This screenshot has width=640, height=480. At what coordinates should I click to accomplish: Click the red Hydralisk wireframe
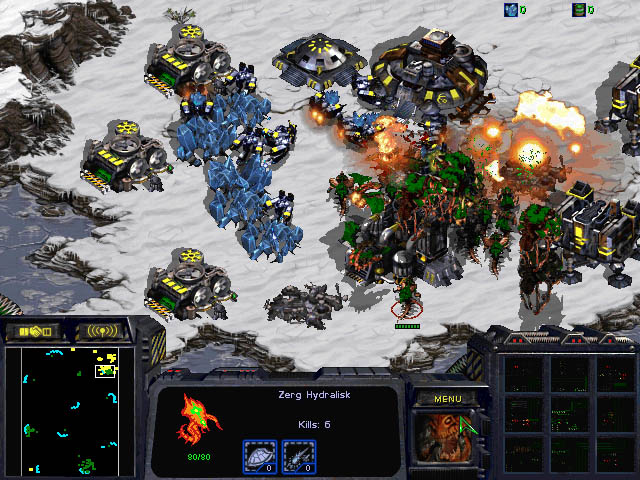coord(195,418)
